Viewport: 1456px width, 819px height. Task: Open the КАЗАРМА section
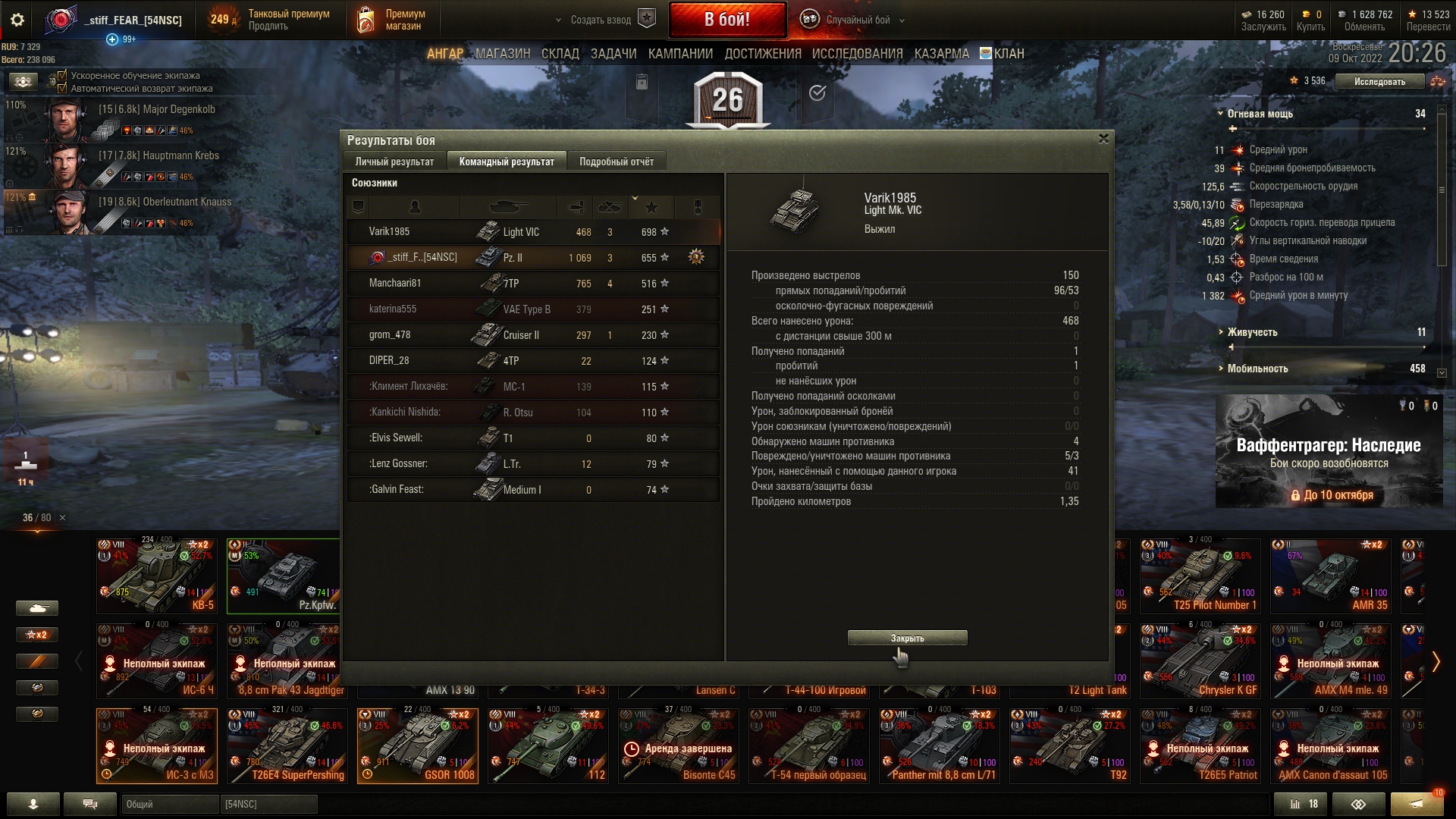pos(941,54)
